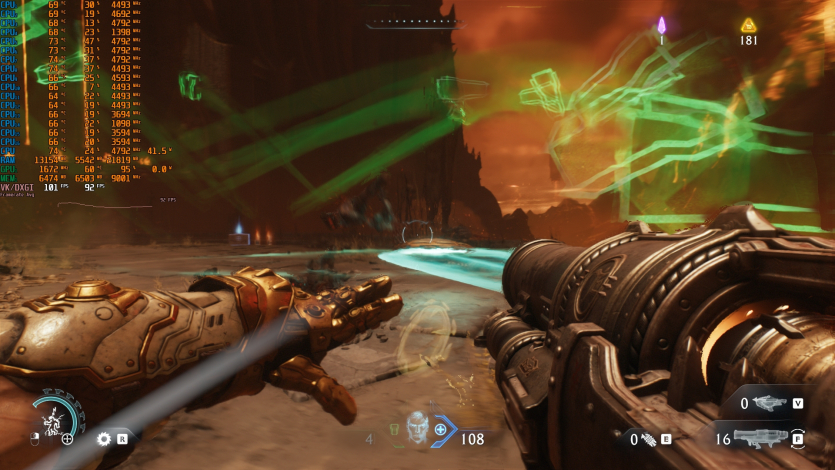Click the gold triangle currency icon

pyautogui.click(x=748, y=25)
